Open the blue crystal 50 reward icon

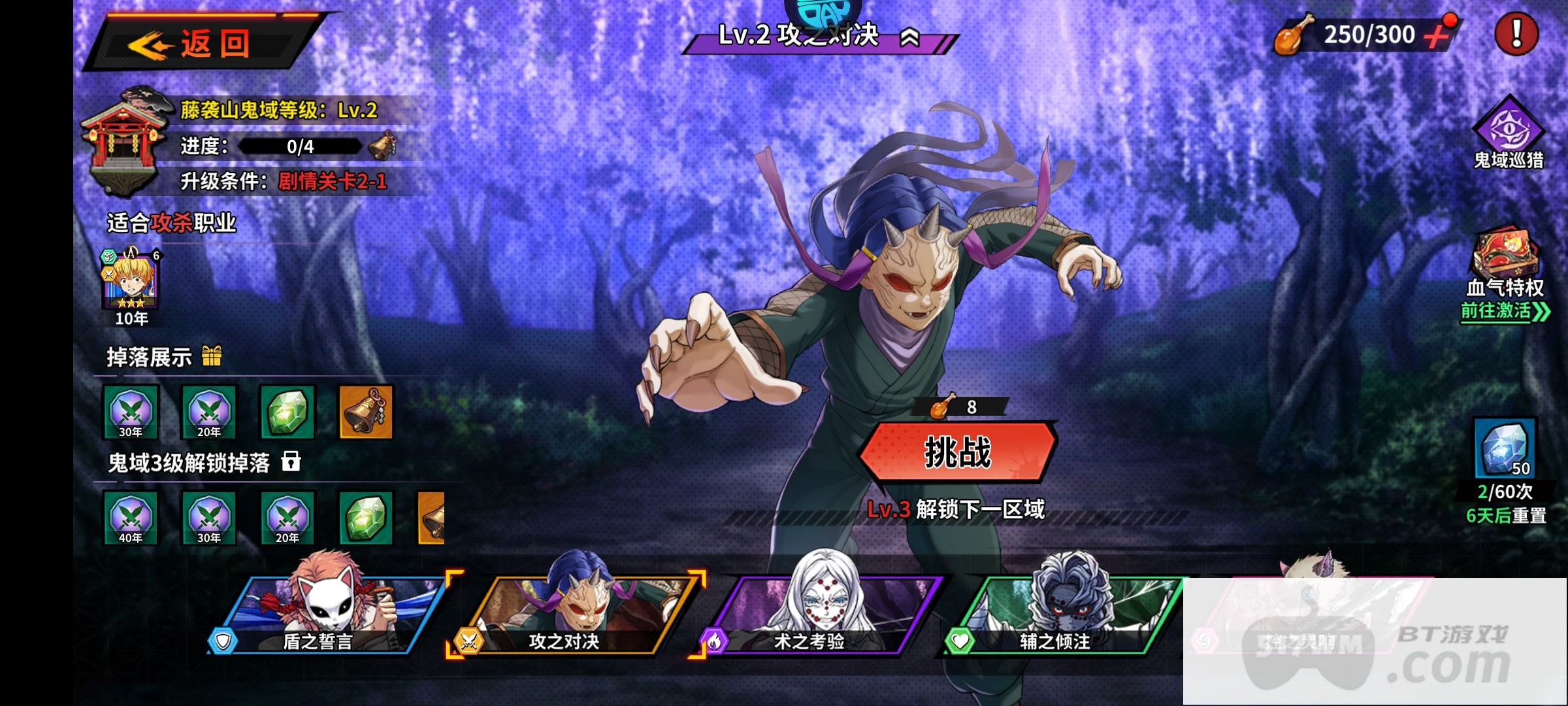tap(1505, 449)
